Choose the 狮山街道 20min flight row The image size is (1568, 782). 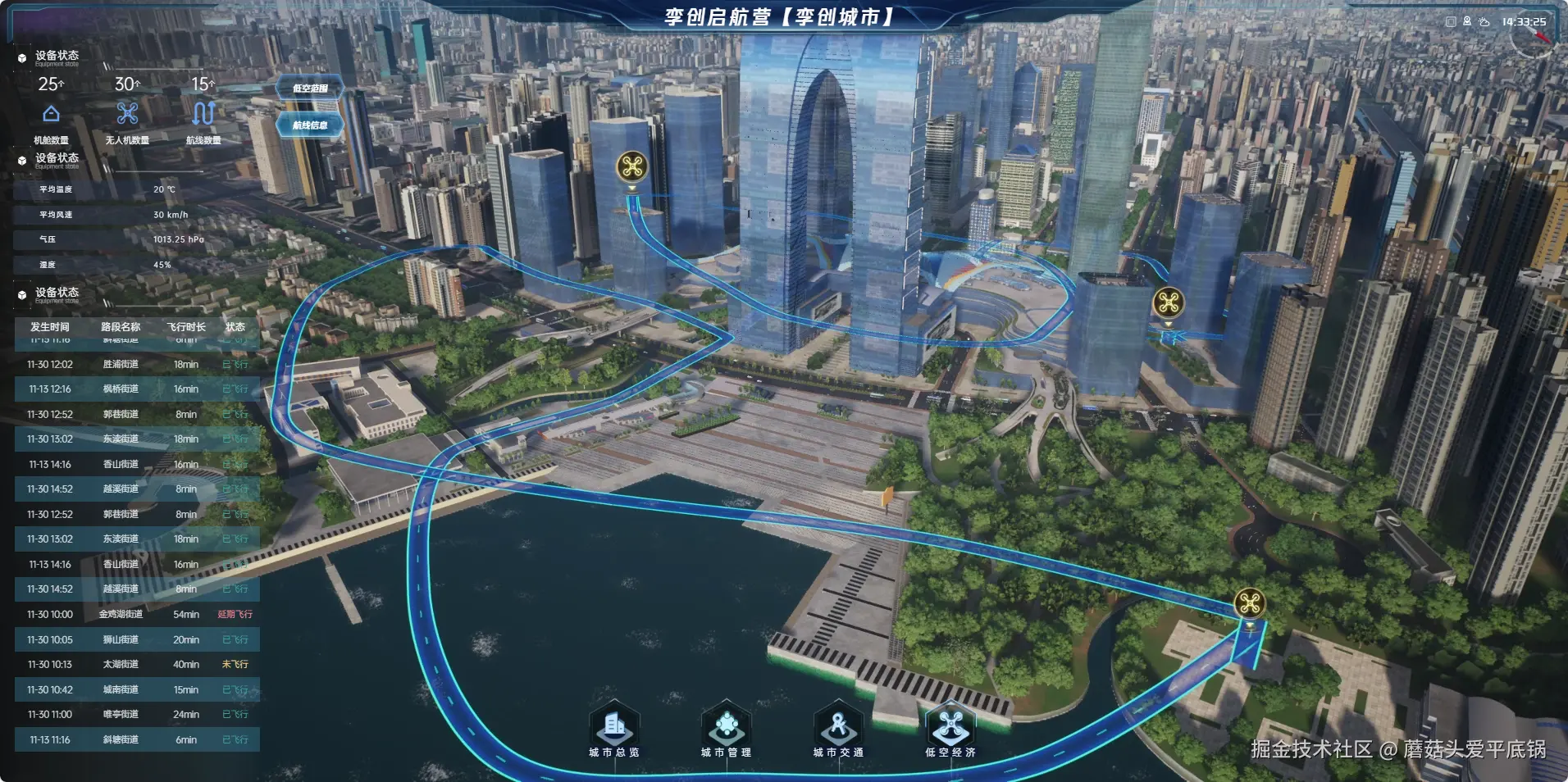coord(137,640)
